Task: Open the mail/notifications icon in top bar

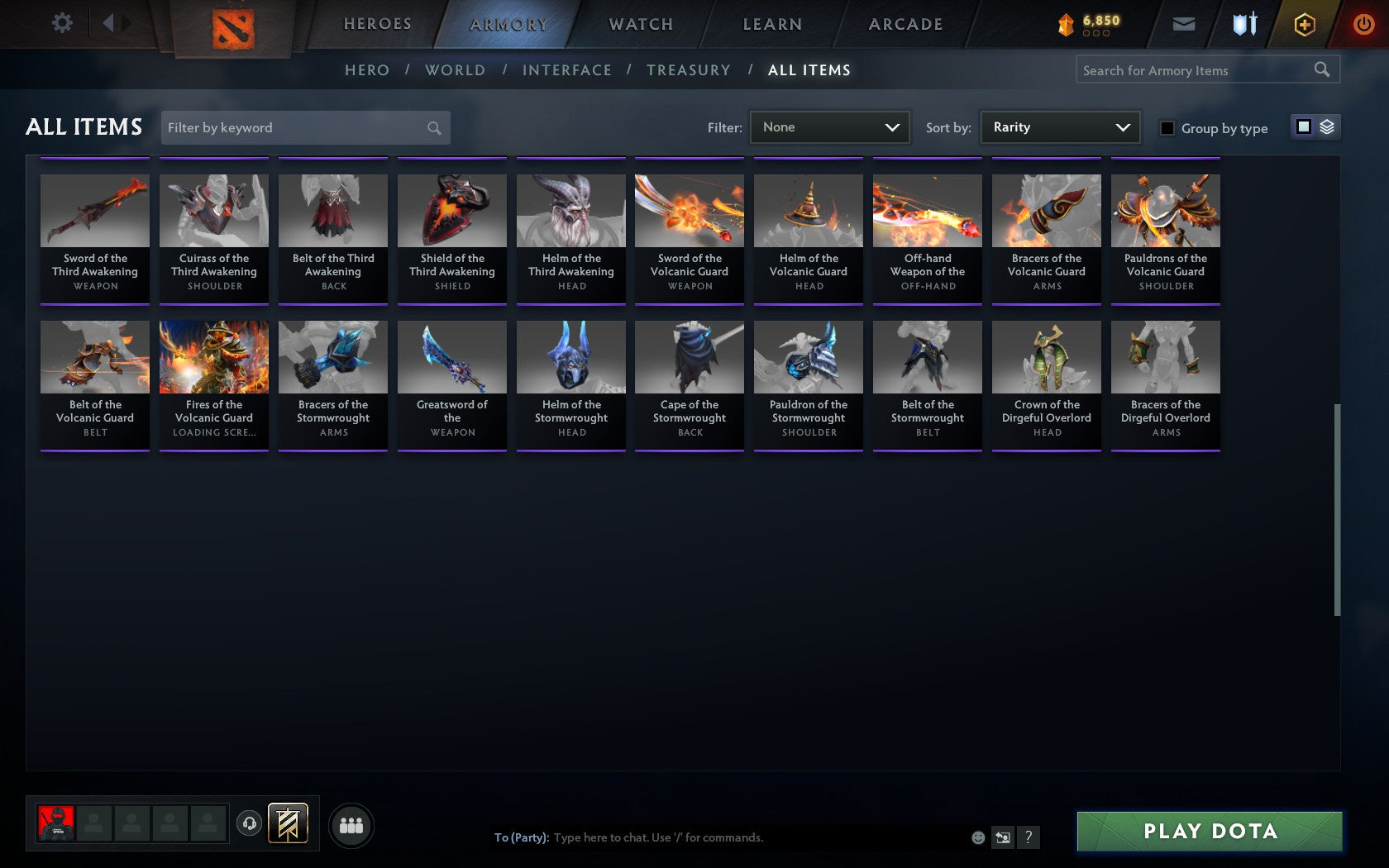Action: point(1184,24)
